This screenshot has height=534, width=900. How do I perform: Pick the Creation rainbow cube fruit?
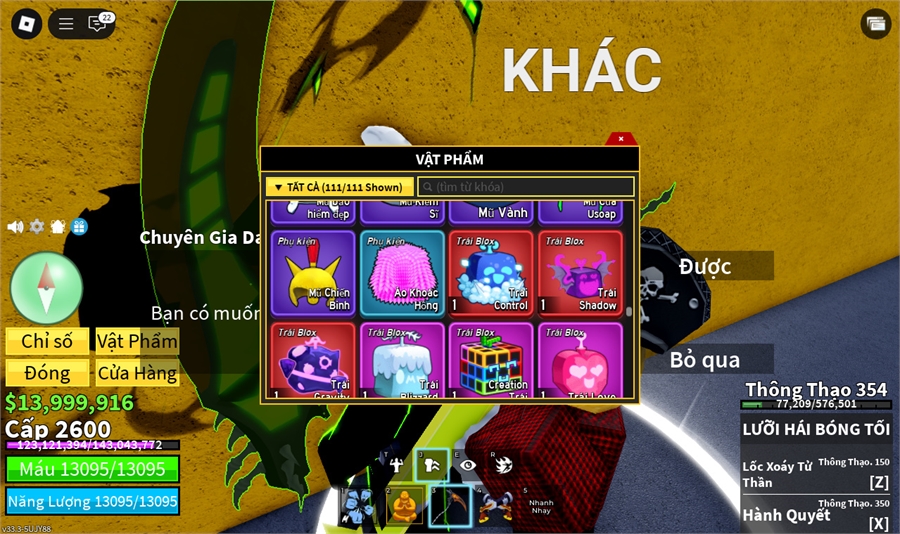[x=491, y=360]
